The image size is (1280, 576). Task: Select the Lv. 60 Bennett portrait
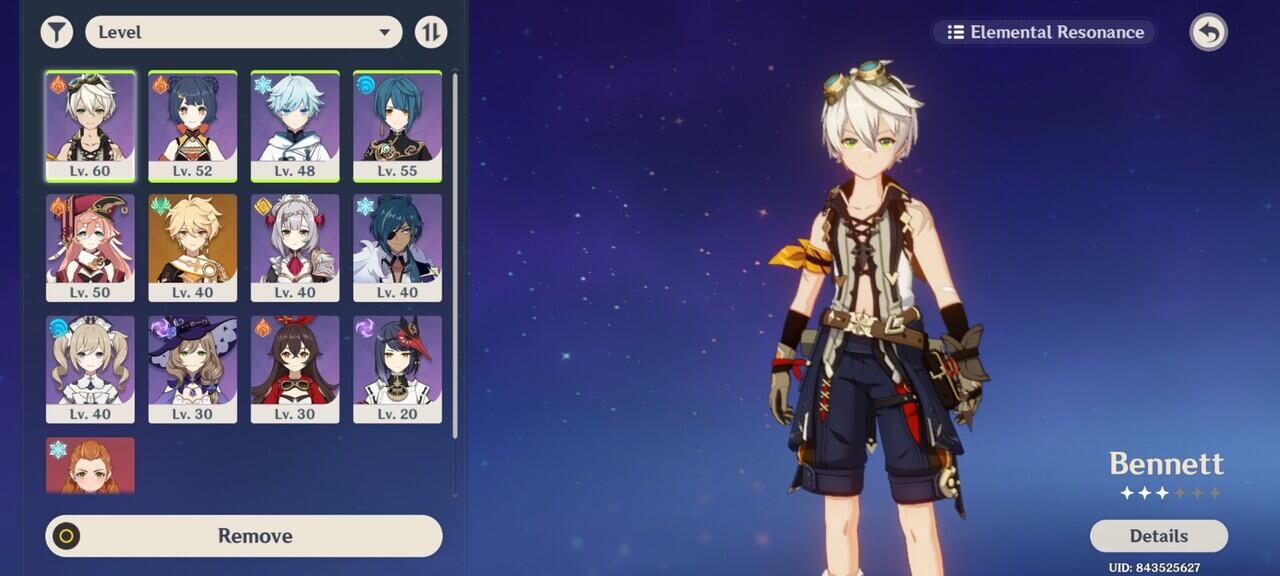tap(90, 125)
